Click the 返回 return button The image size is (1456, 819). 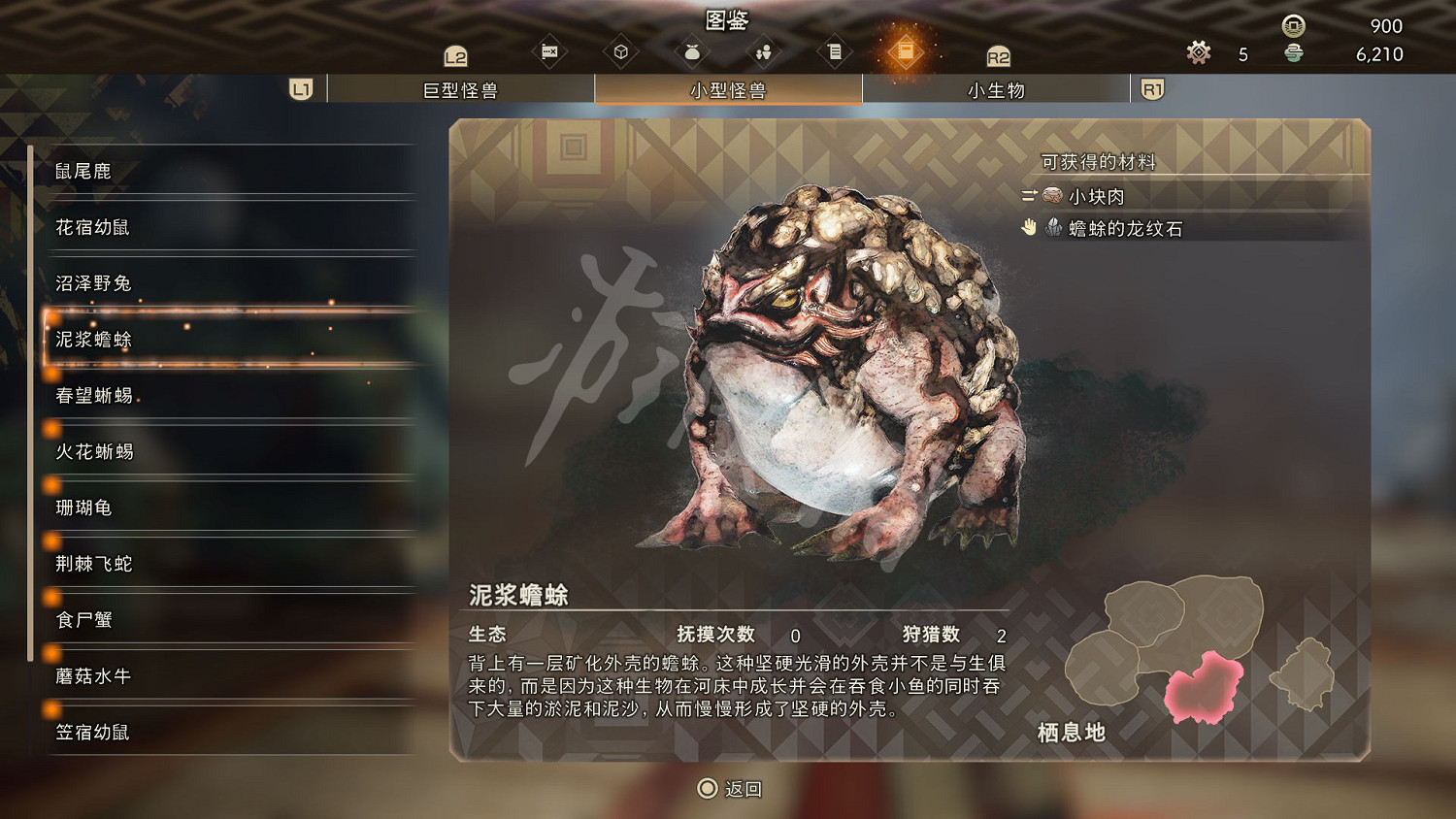(730, 789)
